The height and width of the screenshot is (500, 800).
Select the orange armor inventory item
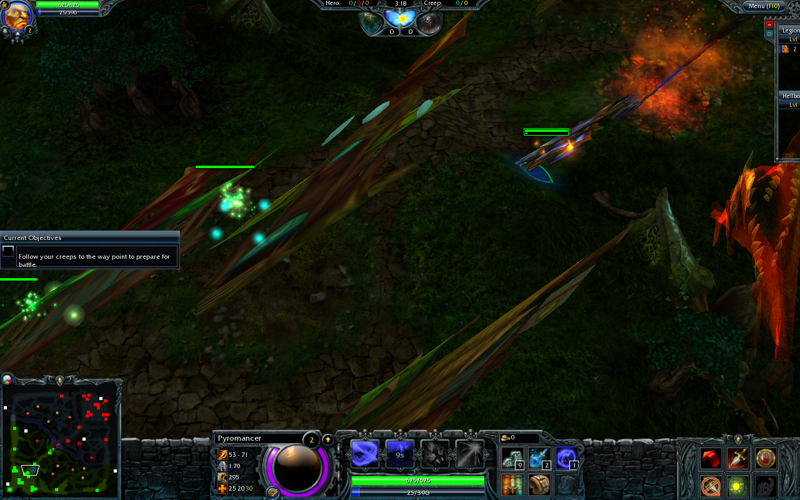click(512, 485)
